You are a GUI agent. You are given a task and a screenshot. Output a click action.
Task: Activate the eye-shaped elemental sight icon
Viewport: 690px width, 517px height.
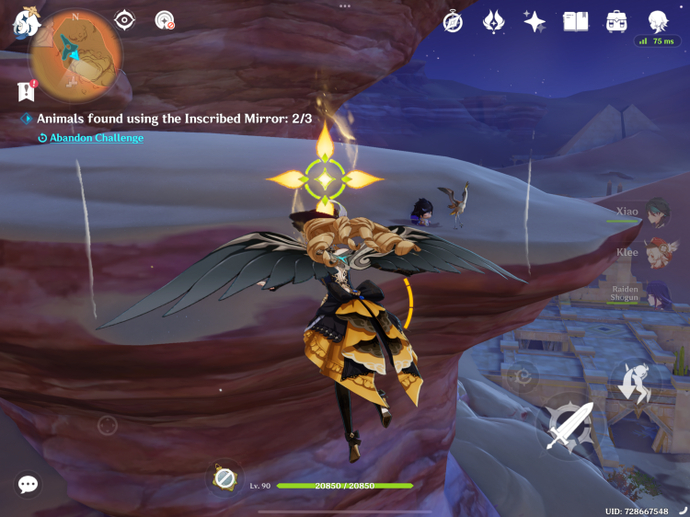pos(124,20)
